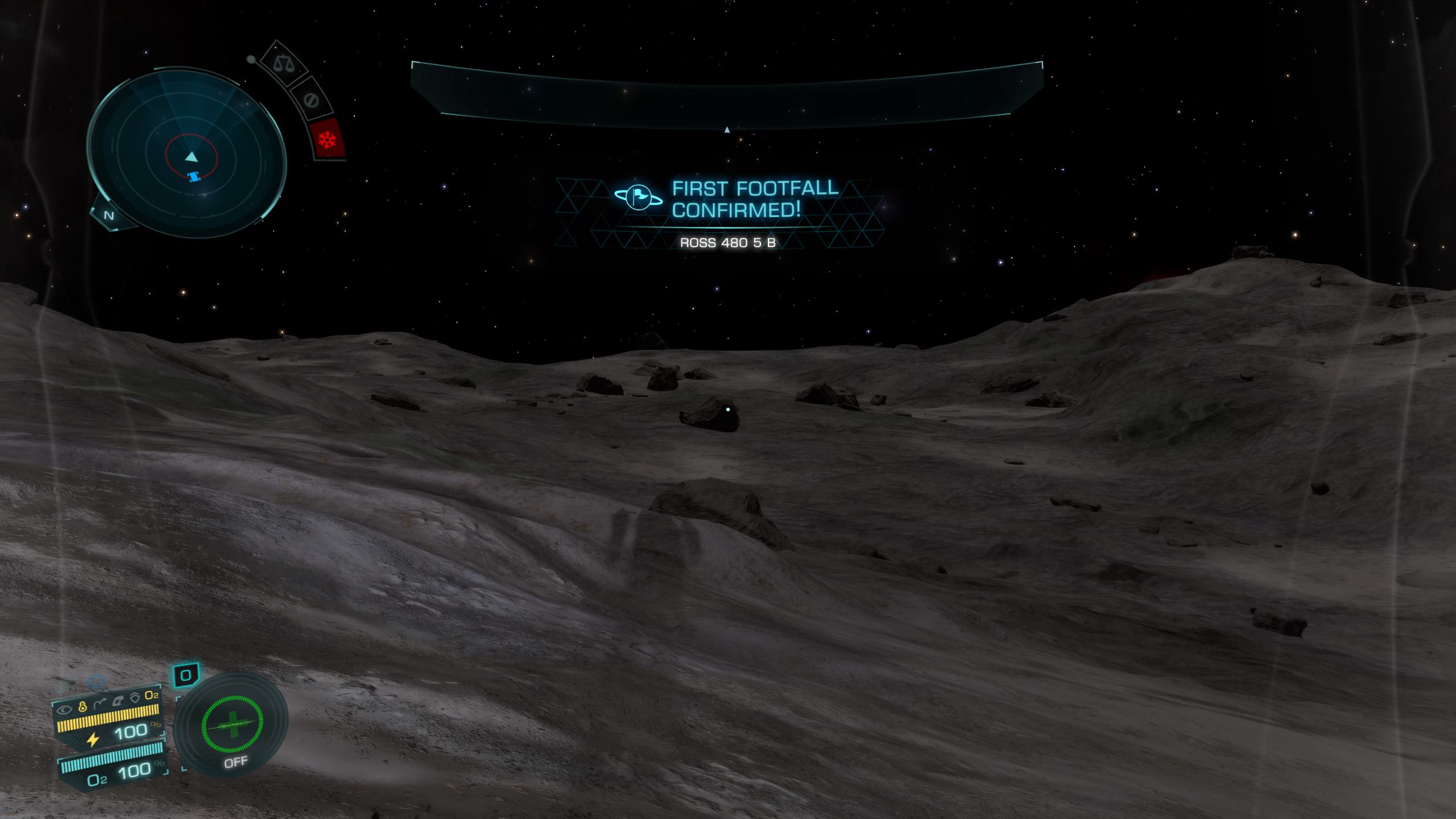Click the yellow flashlight bulb icon
1456x819 pixels.
pyautogui.click(x=82, y=707)
